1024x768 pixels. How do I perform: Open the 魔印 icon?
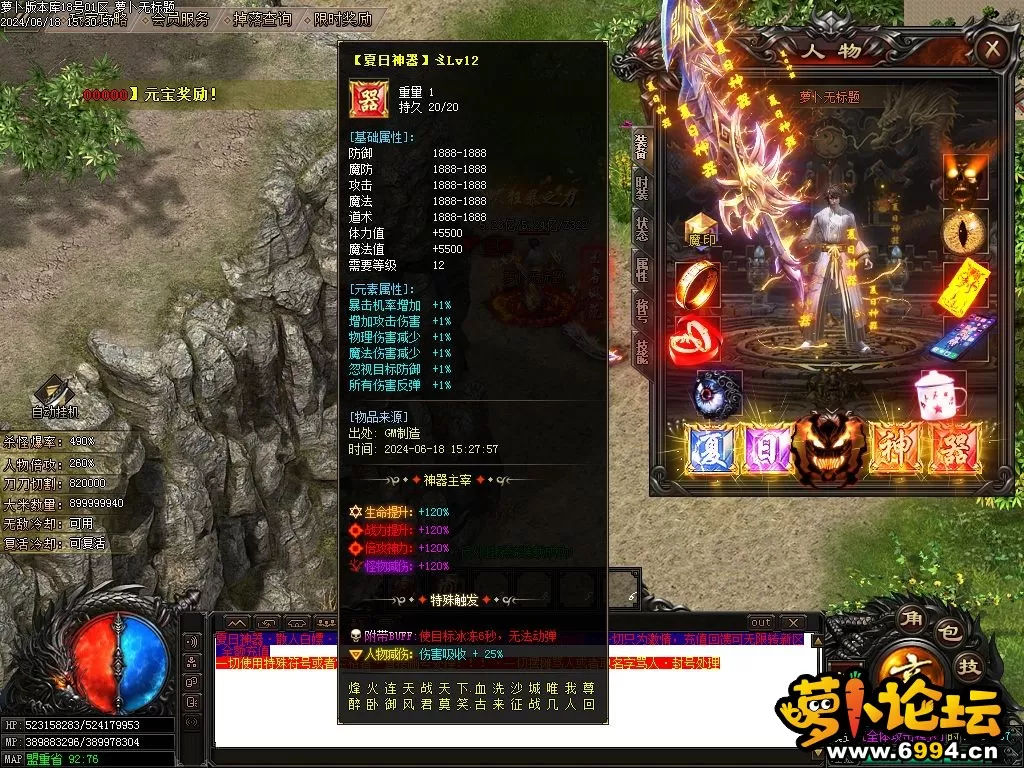[701, 231]
